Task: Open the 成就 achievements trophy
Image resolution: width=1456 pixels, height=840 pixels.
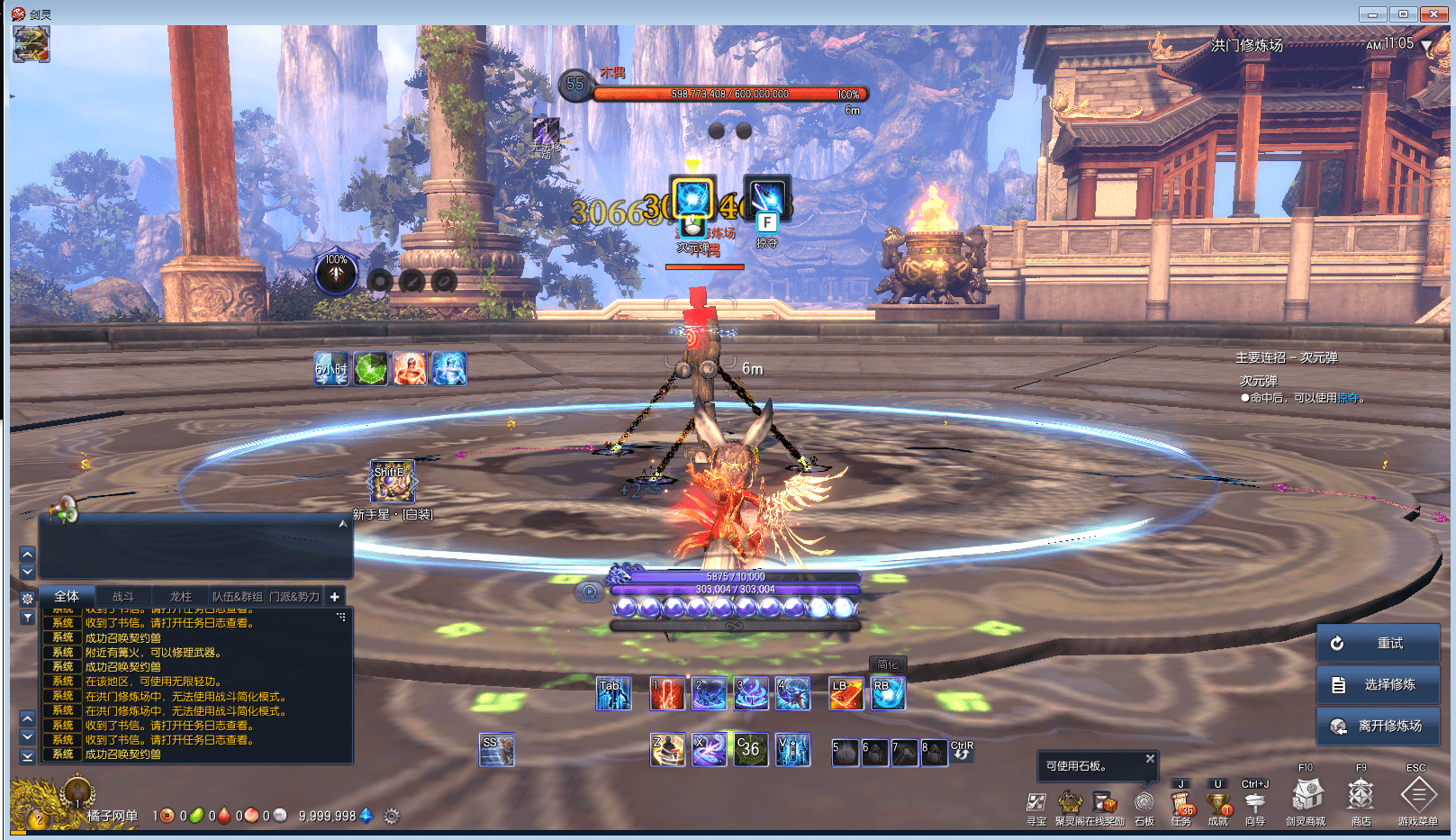Action: click(1218, 802)
